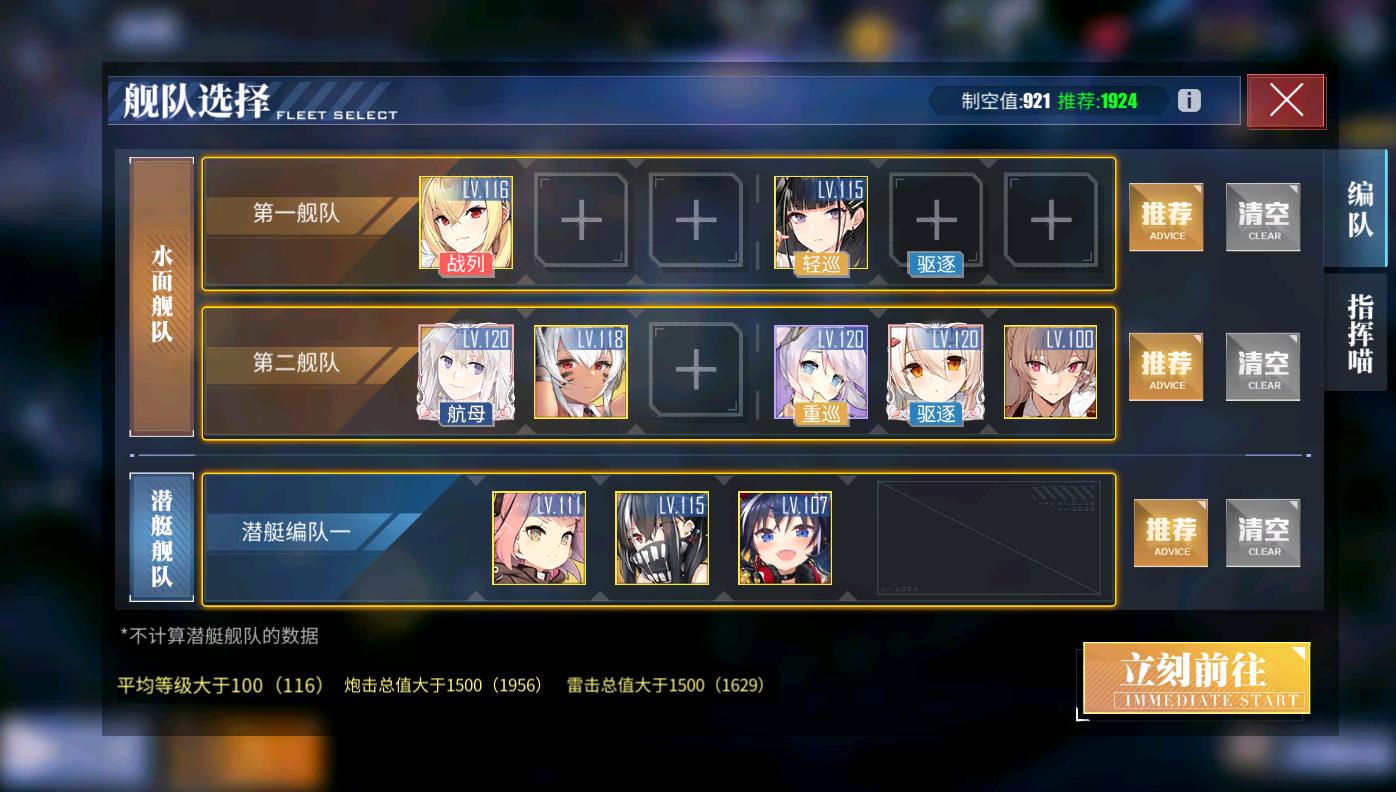The image size is (1396, 792).
Task: Get Advice for submarine fleet
Action: [1171, 533]
